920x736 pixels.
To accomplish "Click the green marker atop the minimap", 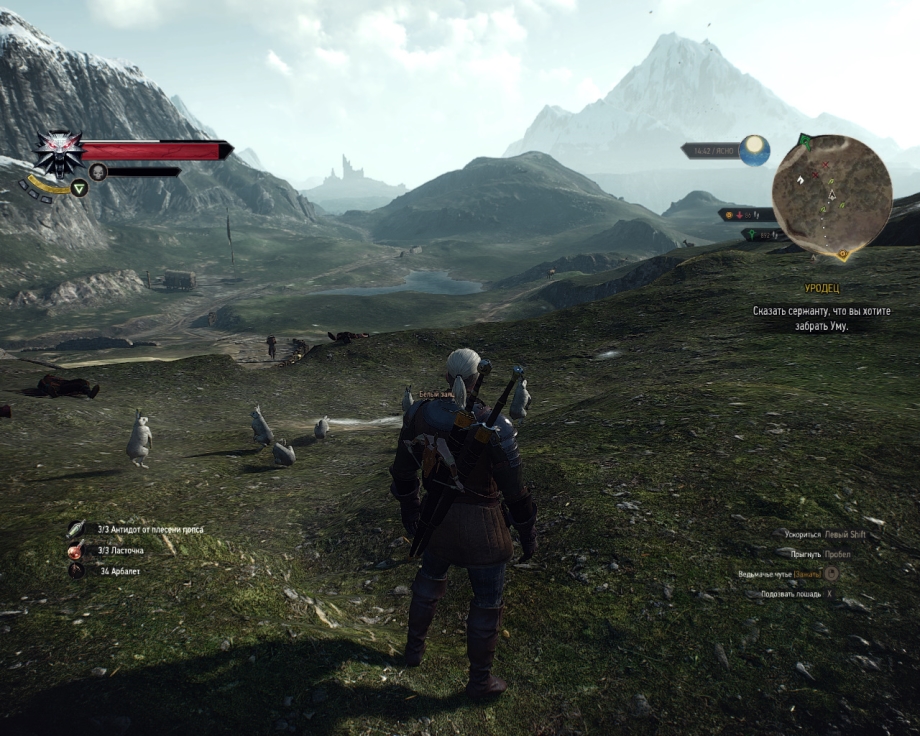I will [x=805, y=141].
